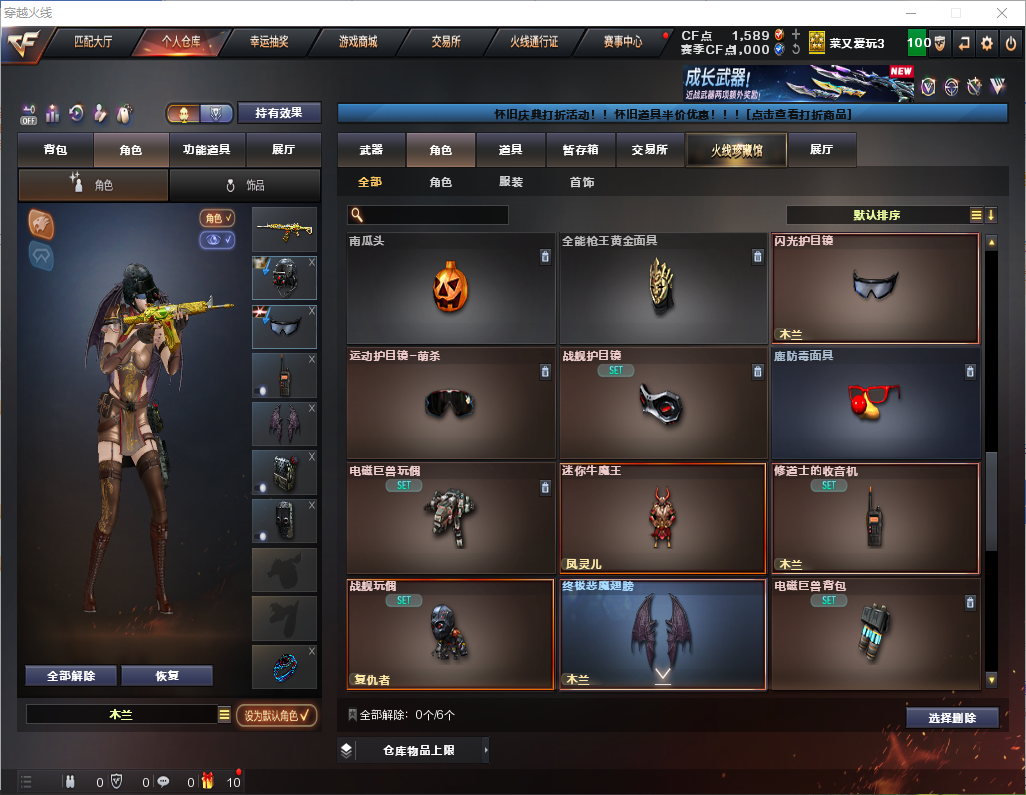Click the 全部解除 unequip all button
The height and width of the screenshot is (795, 1026).
(71, 676)
